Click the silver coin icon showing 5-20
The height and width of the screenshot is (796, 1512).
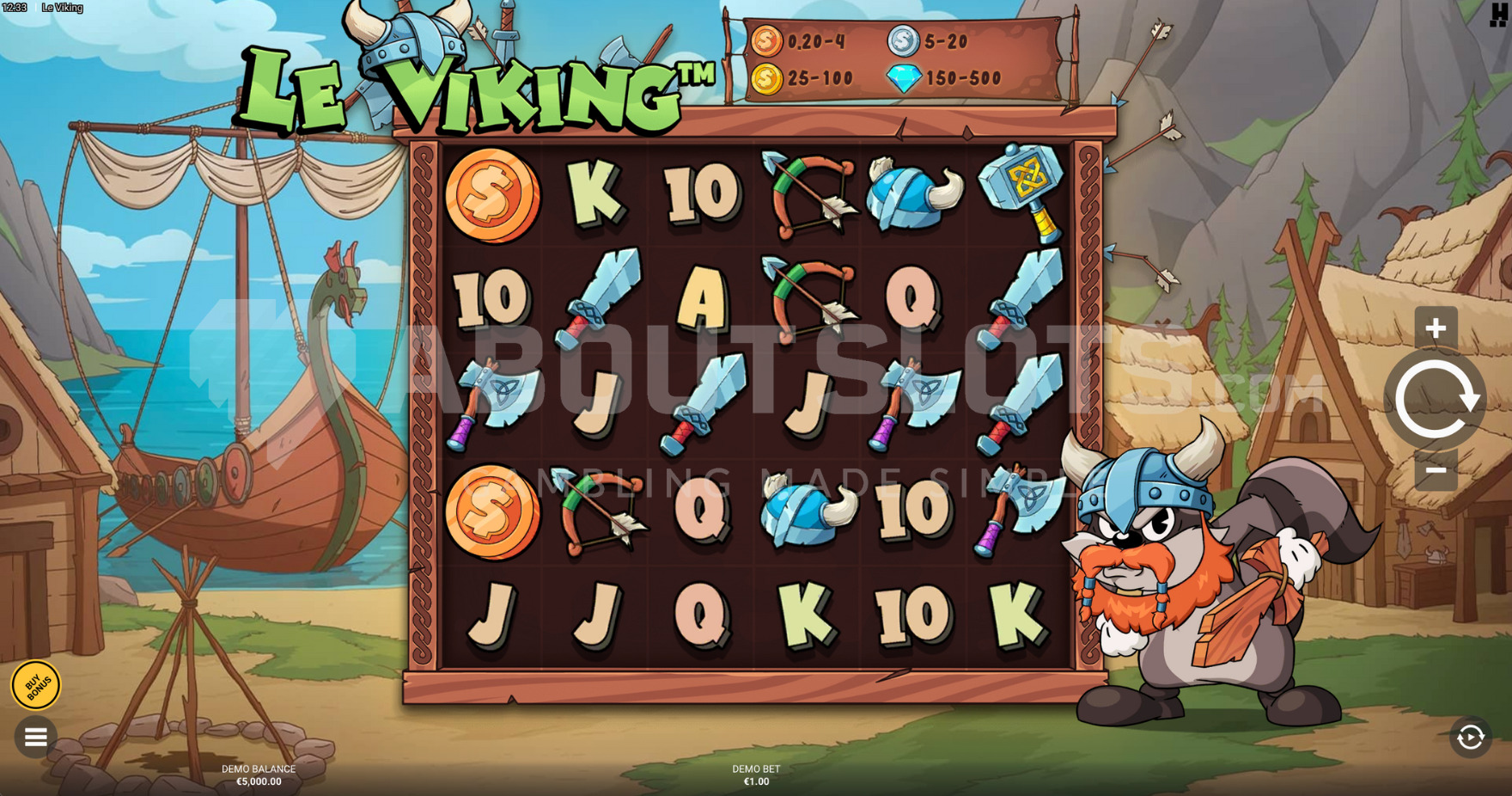901,40
